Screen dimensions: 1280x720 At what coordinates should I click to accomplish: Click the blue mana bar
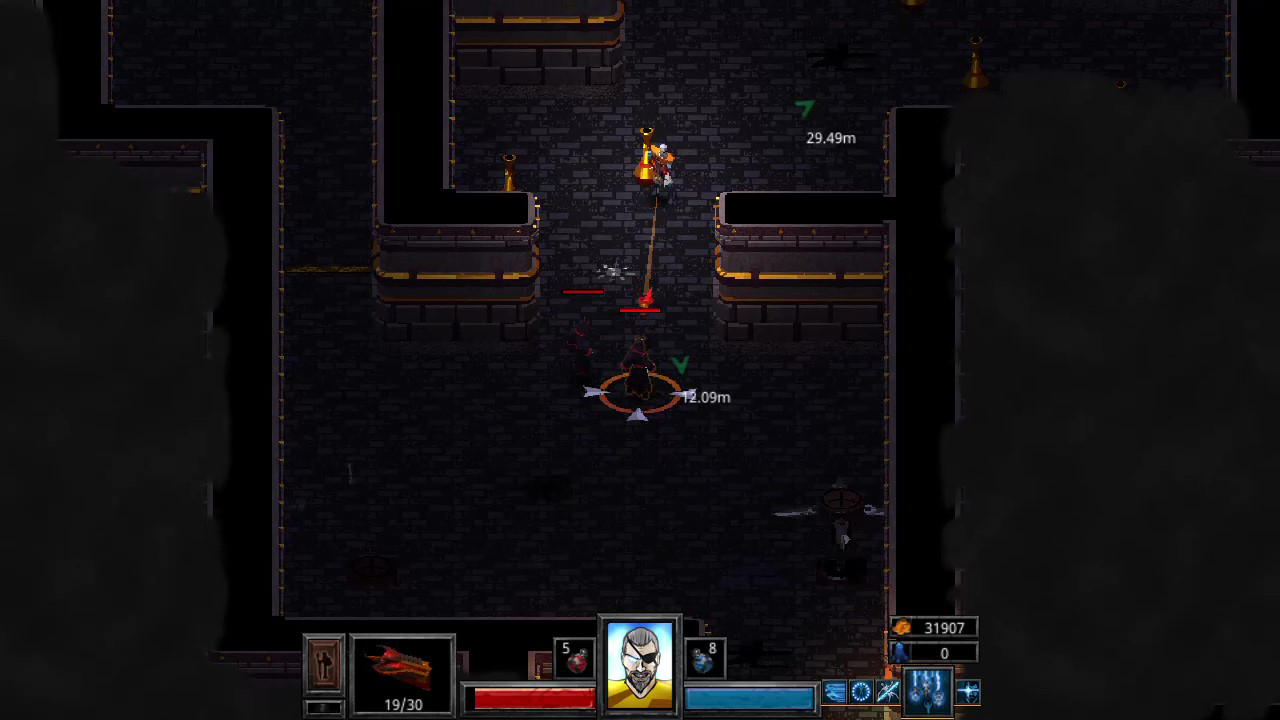(750, 698)
